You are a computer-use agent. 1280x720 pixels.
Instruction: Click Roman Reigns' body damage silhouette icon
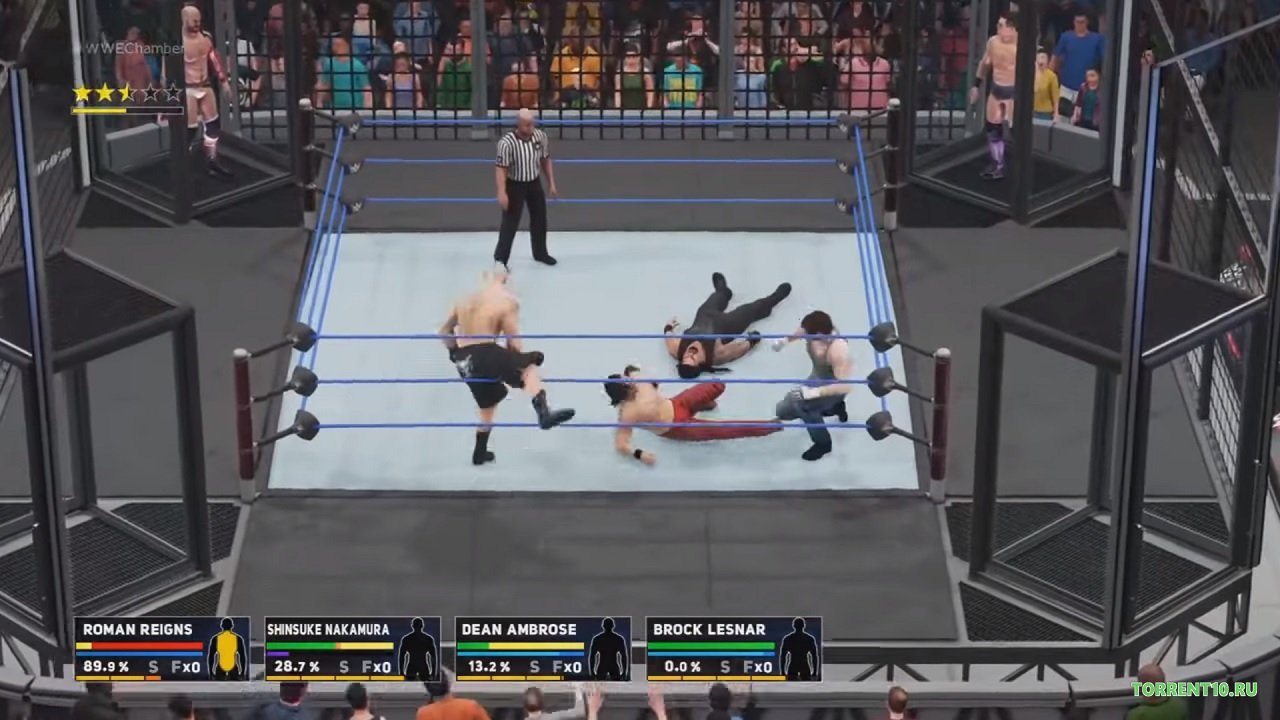point(228,650)
